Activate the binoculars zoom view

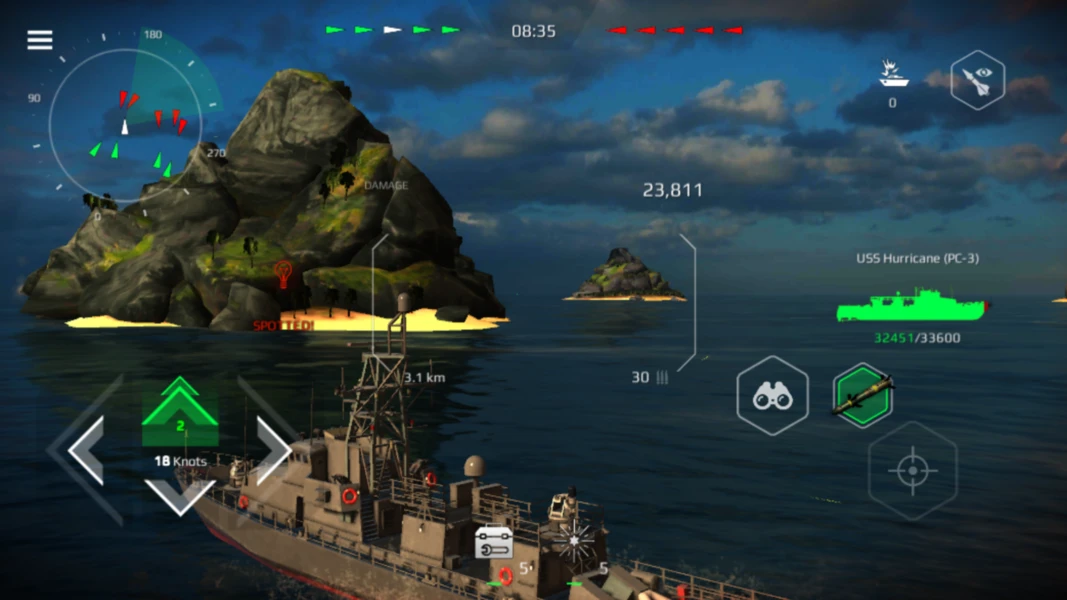click(x=772, y=396)
